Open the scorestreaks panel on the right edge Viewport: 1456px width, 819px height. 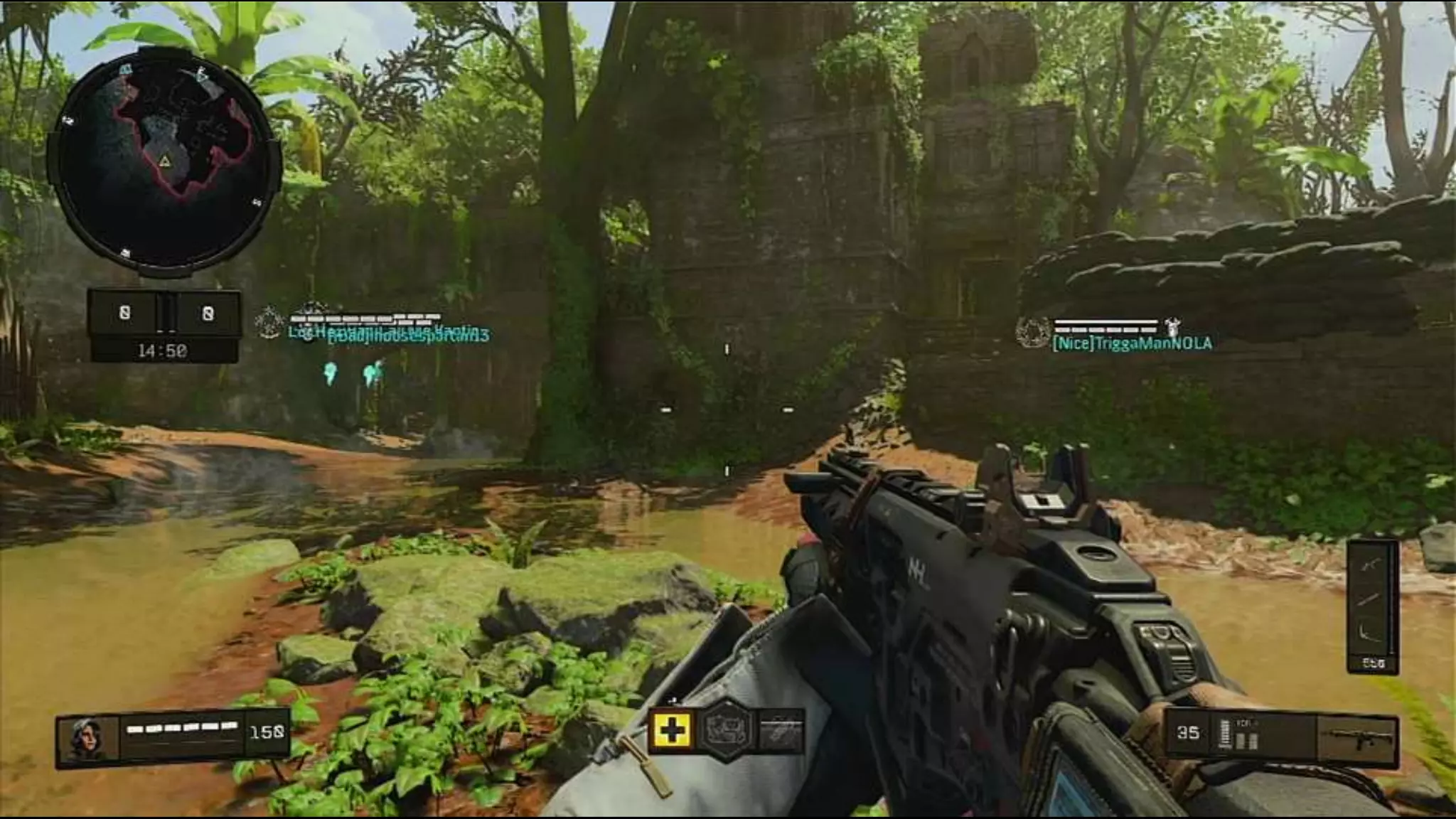click(x=1372, y=604)
